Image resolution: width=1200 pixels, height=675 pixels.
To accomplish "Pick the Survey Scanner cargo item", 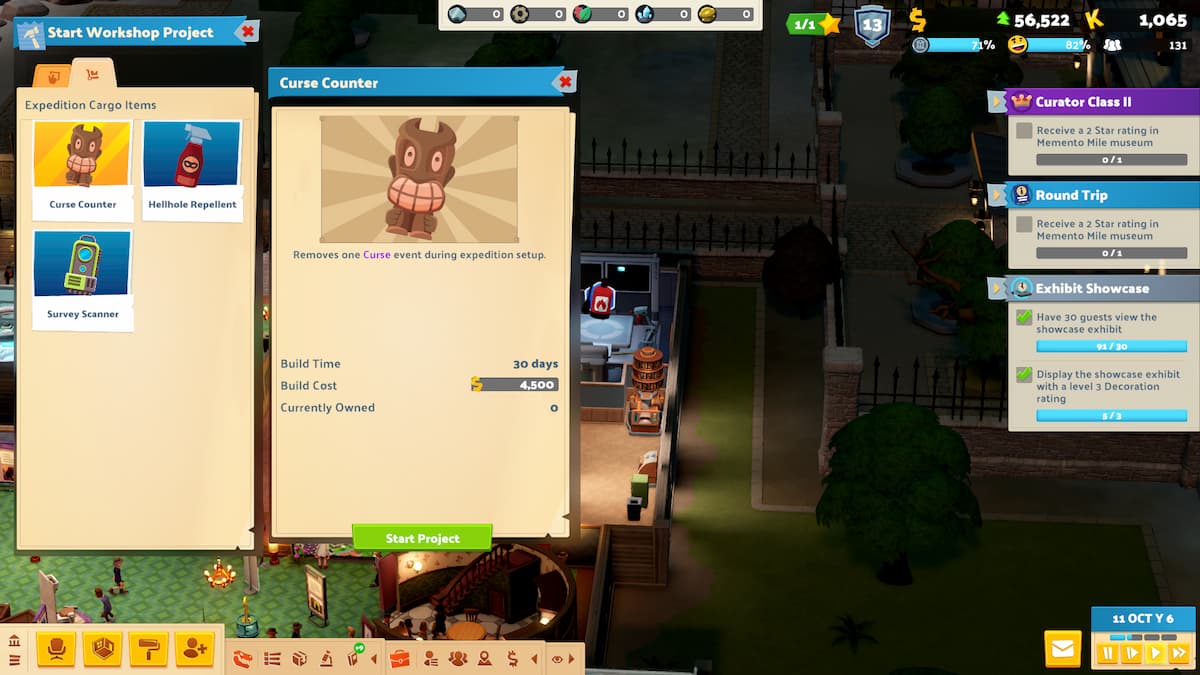I will (83, 275).
